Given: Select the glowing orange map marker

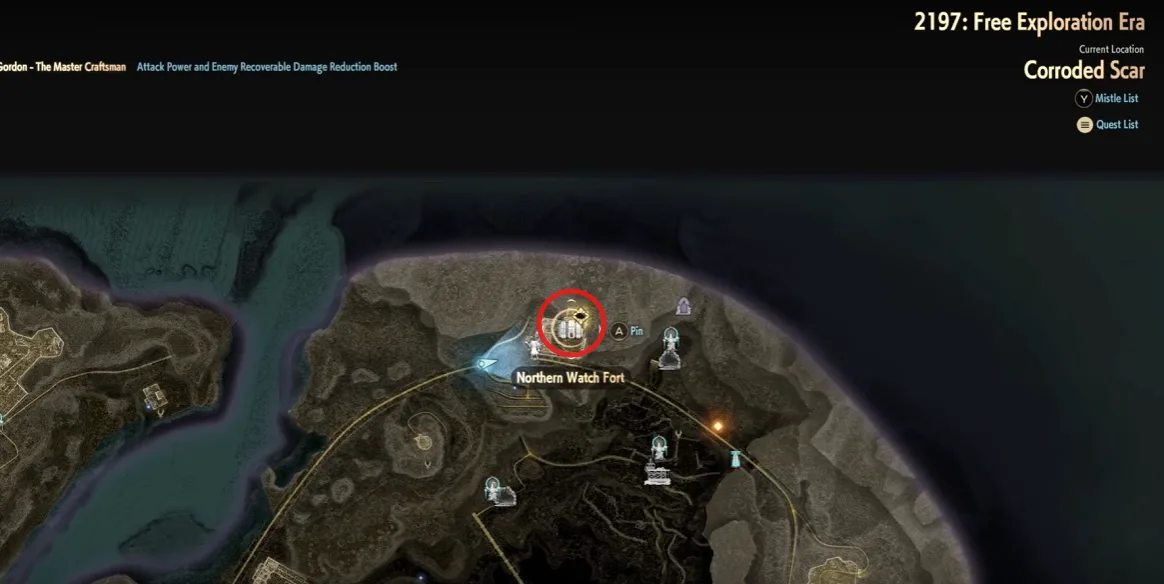Looking at the screenshot, I should point(717,427).
